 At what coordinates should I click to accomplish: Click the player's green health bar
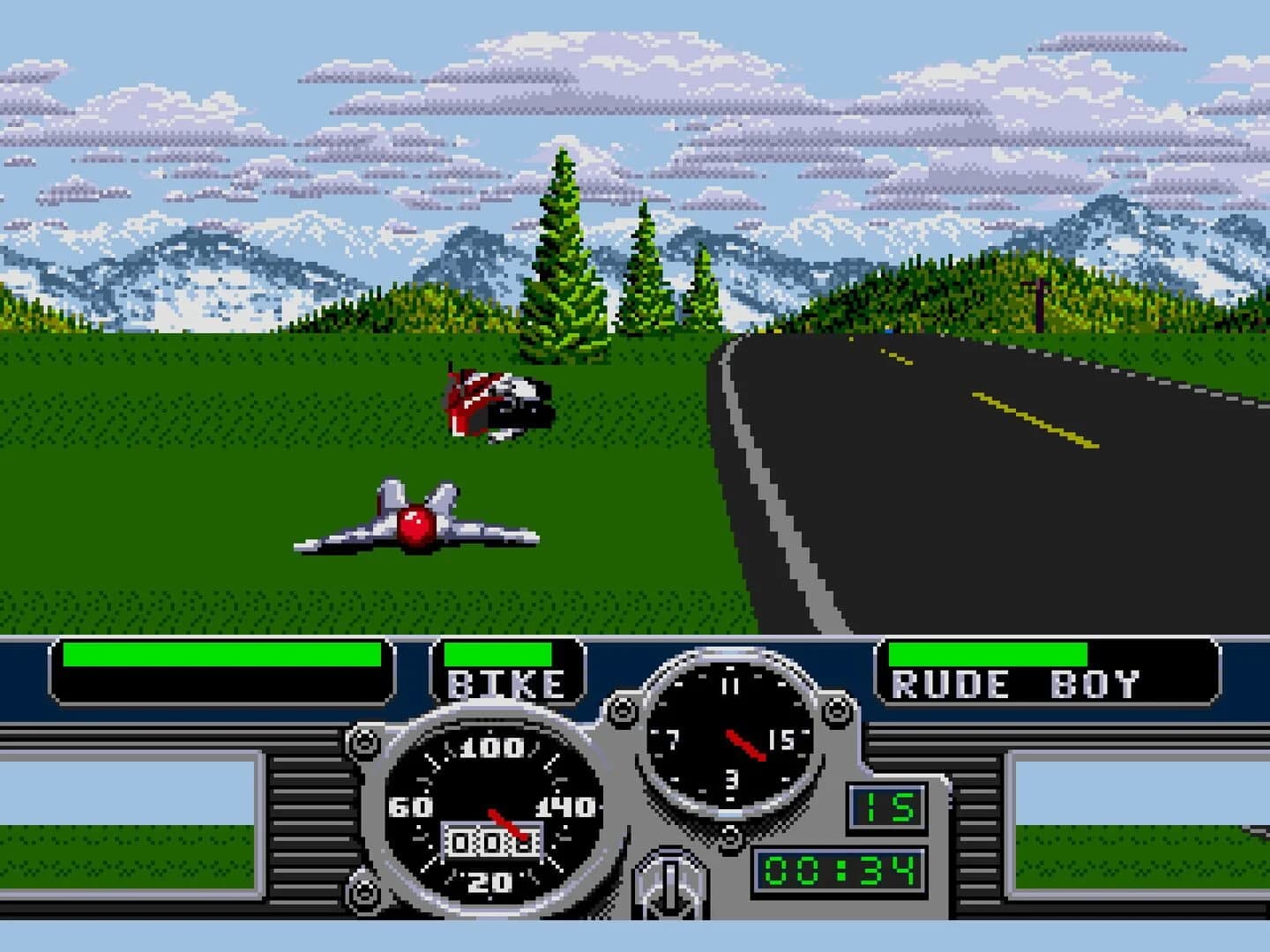[x=220, y=652]
